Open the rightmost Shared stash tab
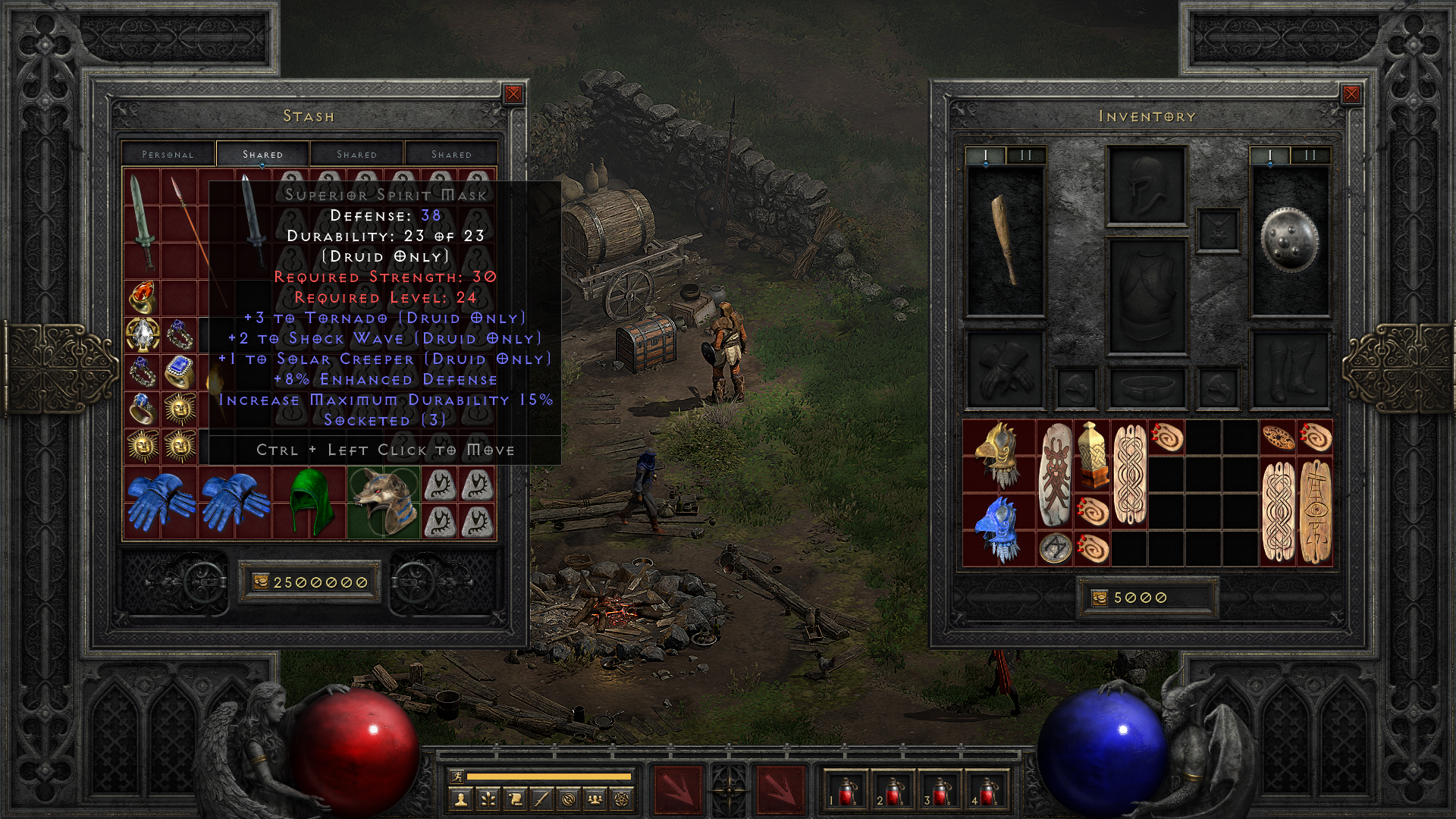The image size is (1456, 819). point(450,154)
